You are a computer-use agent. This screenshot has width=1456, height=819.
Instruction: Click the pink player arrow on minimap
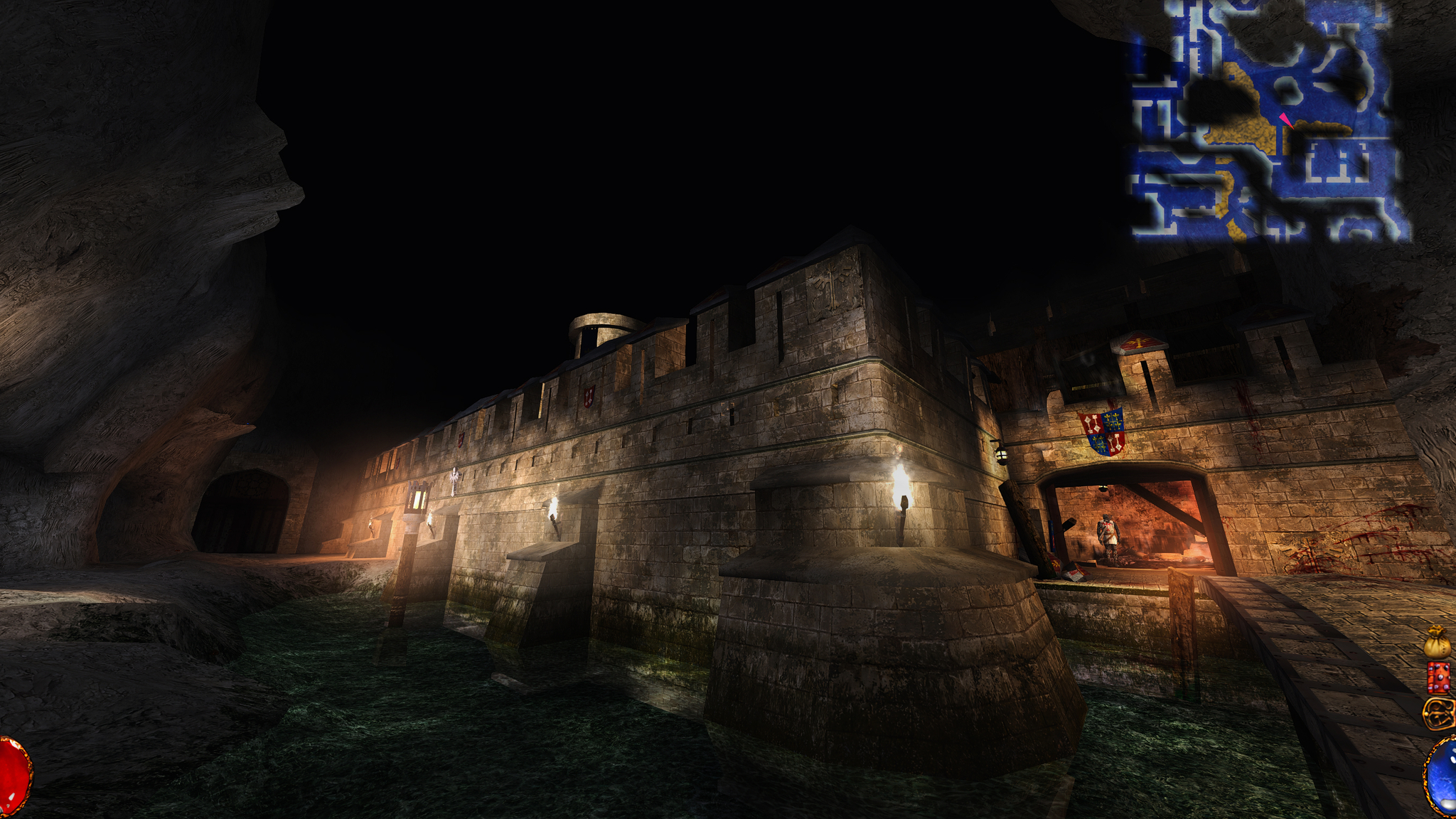1286,119
